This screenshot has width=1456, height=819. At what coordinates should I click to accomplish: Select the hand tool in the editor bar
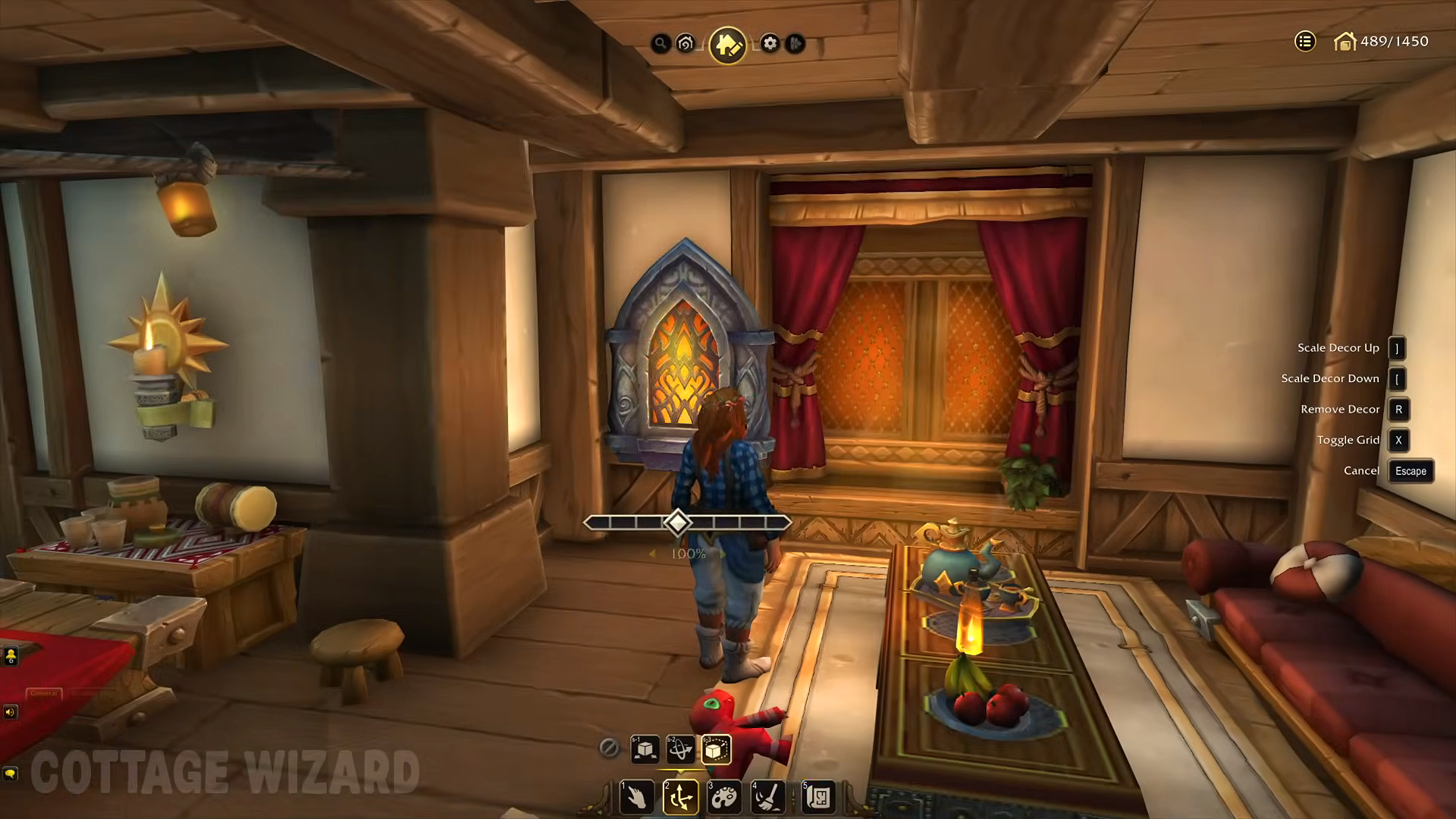pyautogui.click(x=636, y=797)
